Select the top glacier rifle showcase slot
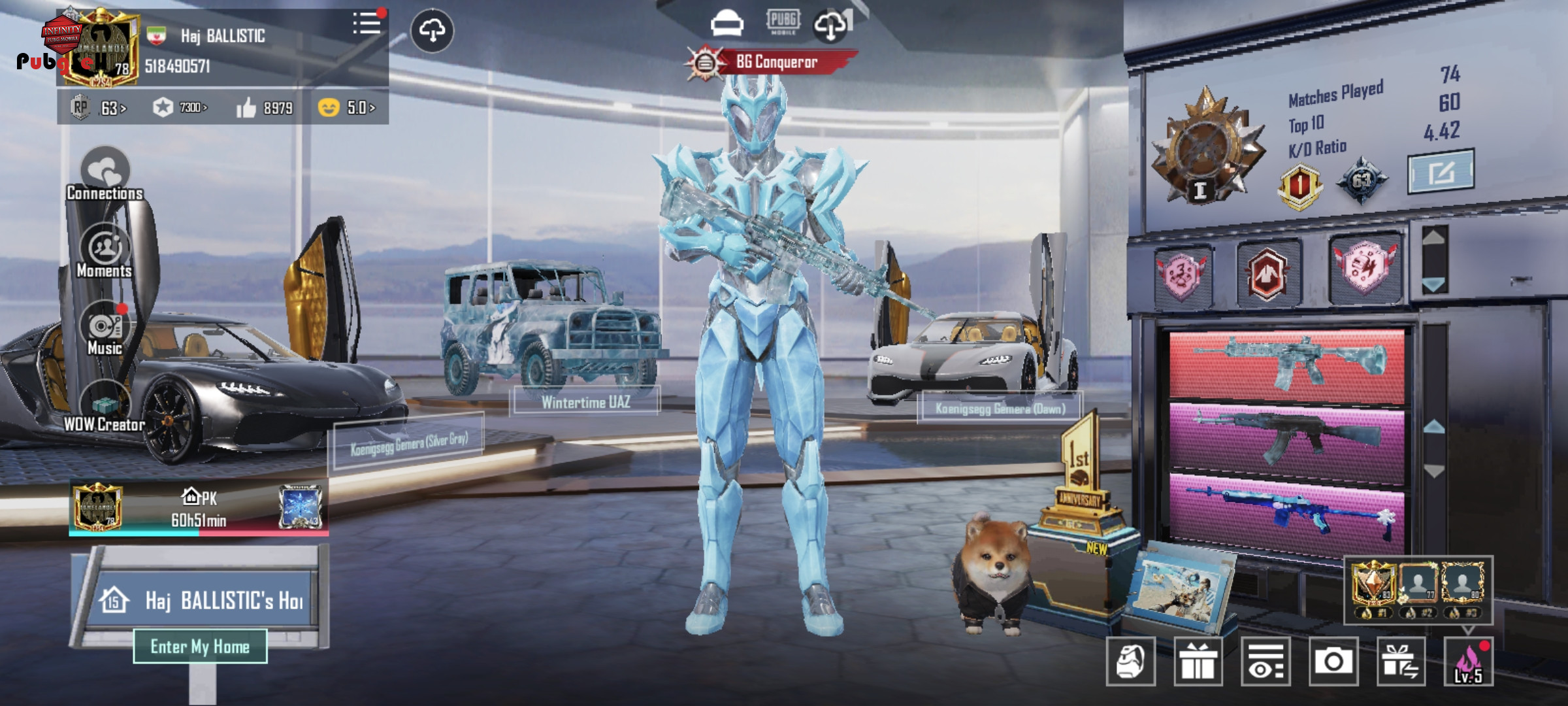This screenshot has height=706, width=1568. [x=1286, y=363]
